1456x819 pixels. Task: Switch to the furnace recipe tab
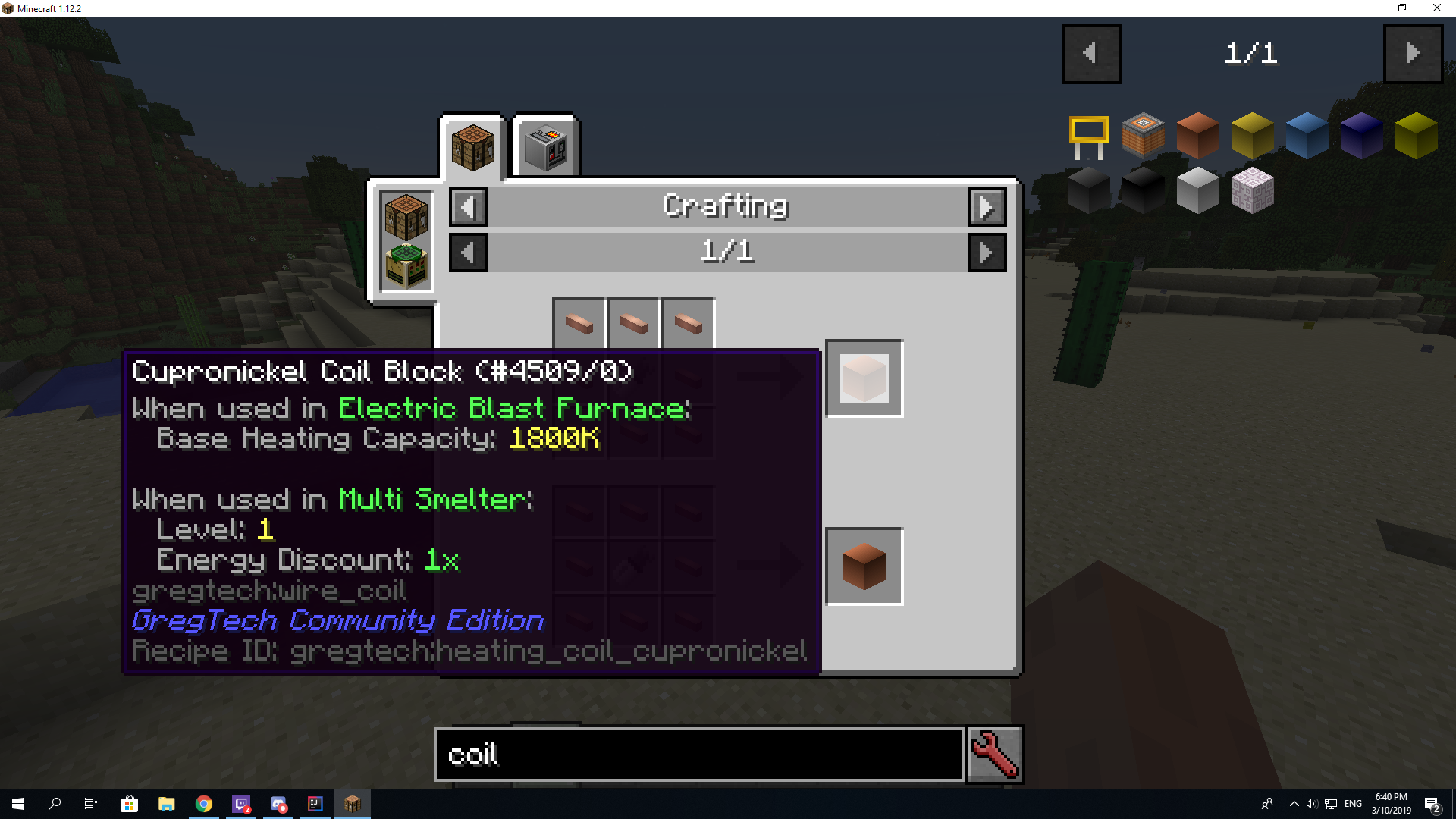click(x=545, y=146)
